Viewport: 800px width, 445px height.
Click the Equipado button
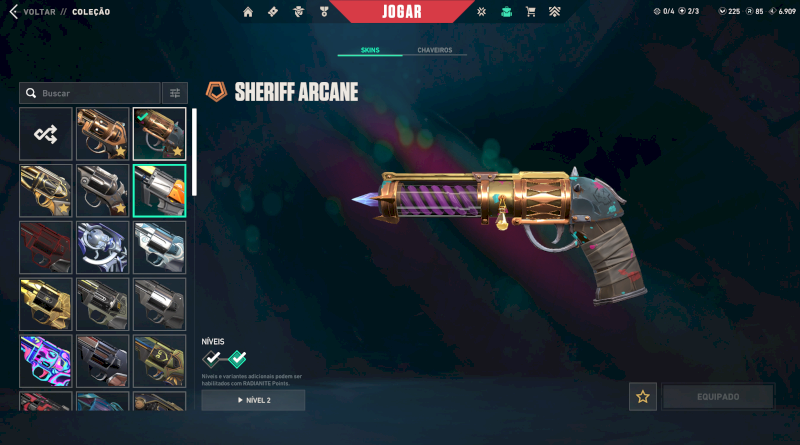[717, 397]
